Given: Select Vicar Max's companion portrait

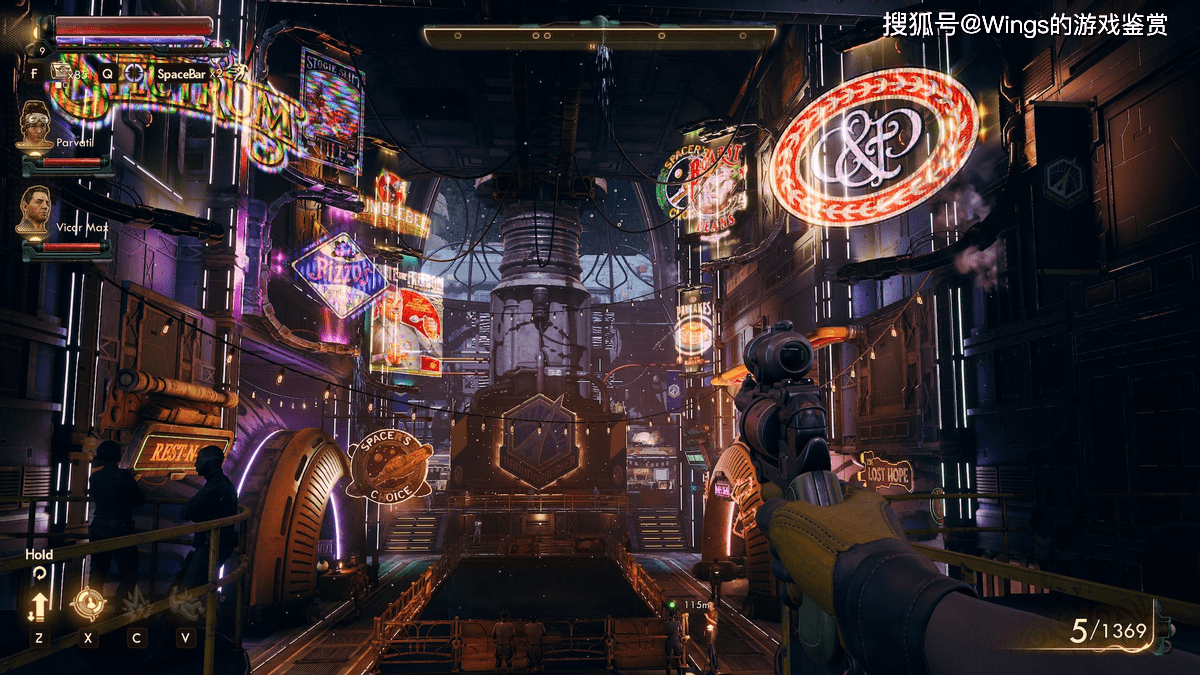Looking at the screenshot, I should (x=36, y=209).
